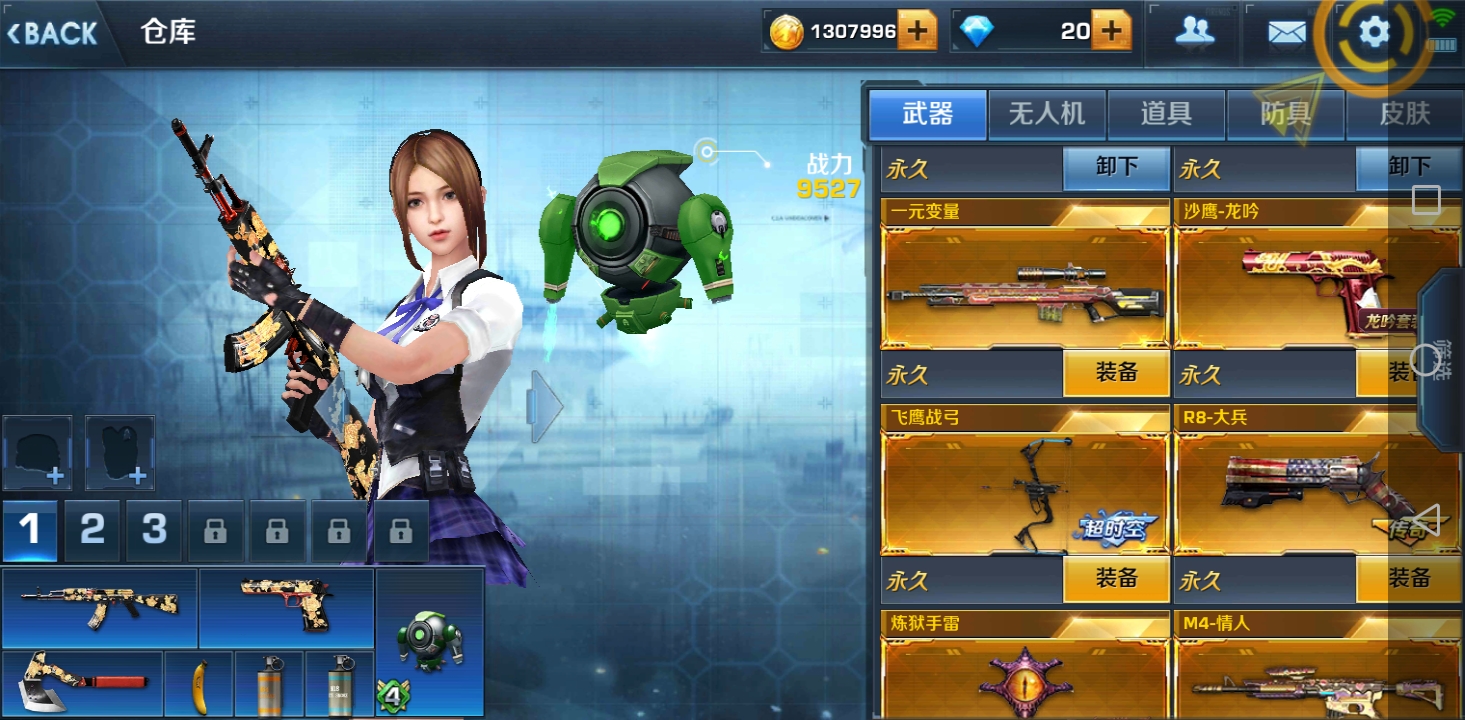The height and width of the screenshot is (720, 1465).
Task: Equip the 飞鹰战弓 bow
Action: [1115, 579]
